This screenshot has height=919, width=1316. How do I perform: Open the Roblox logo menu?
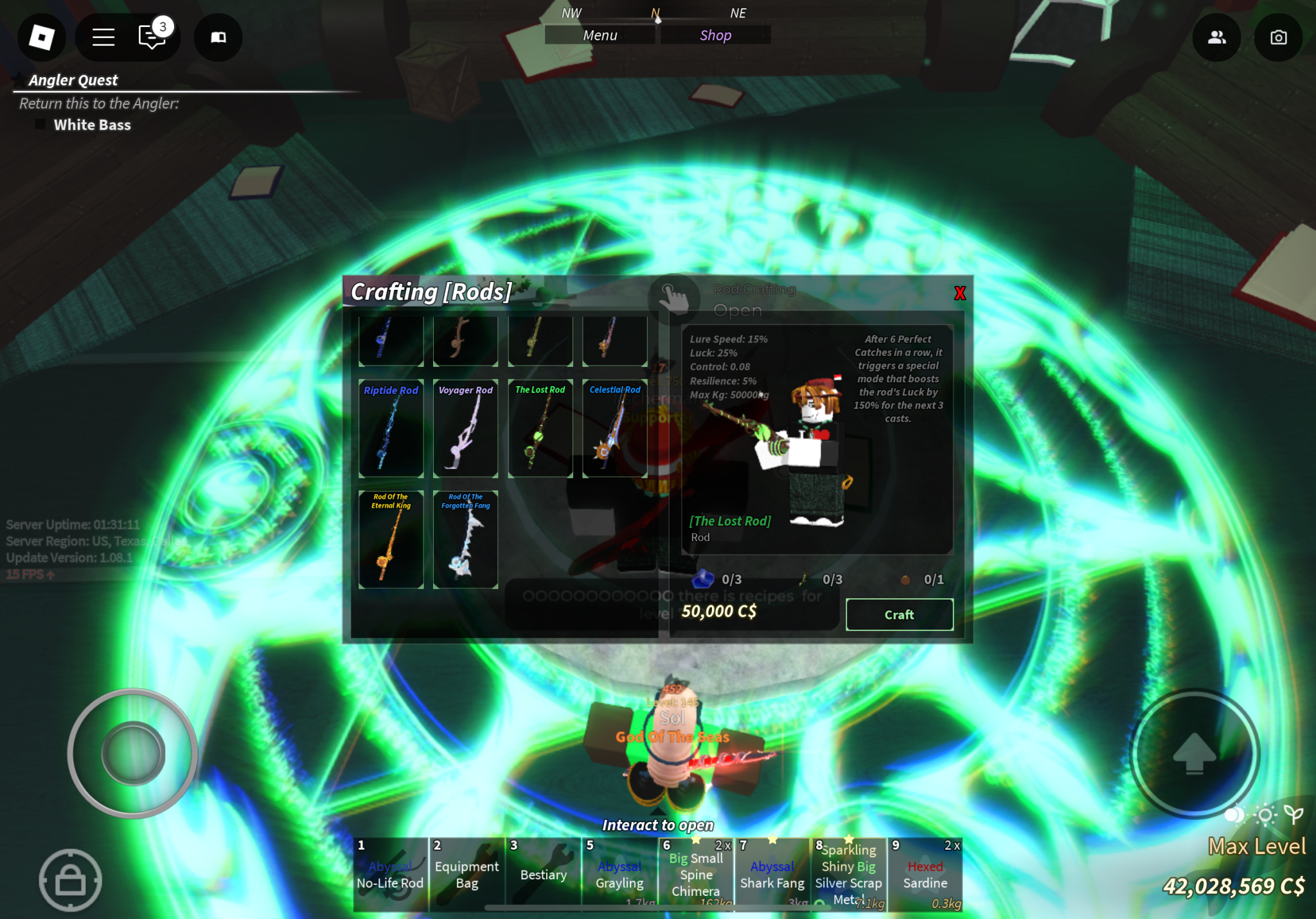point(40,37)
